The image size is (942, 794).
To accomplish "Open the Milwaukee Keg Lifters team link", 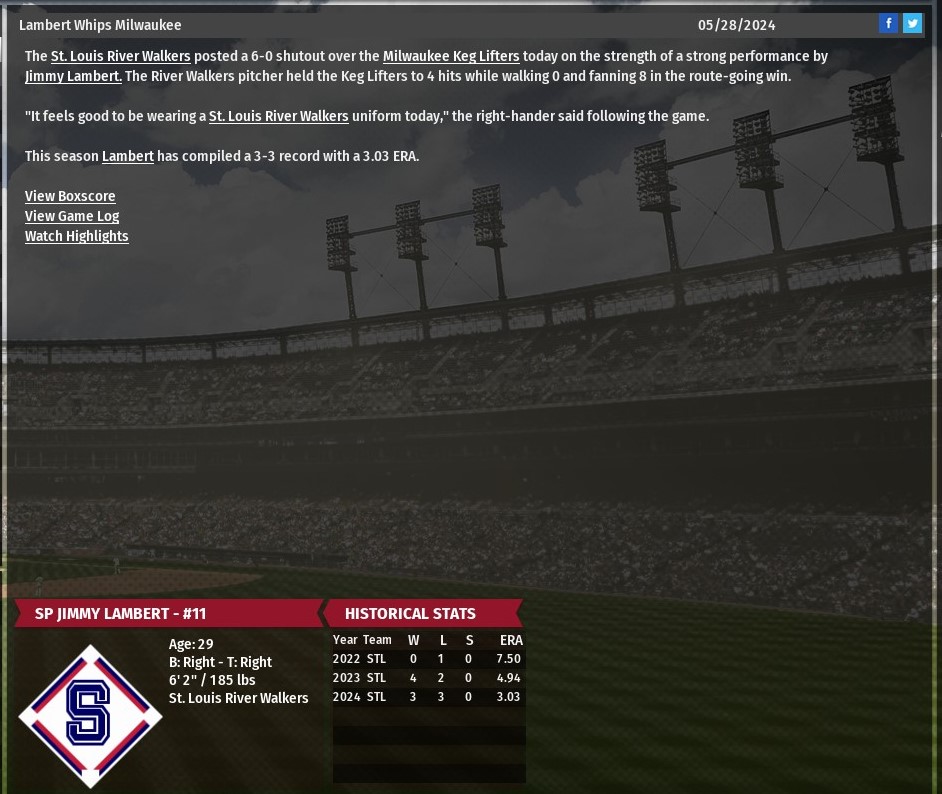I will [x=451, y=57].
